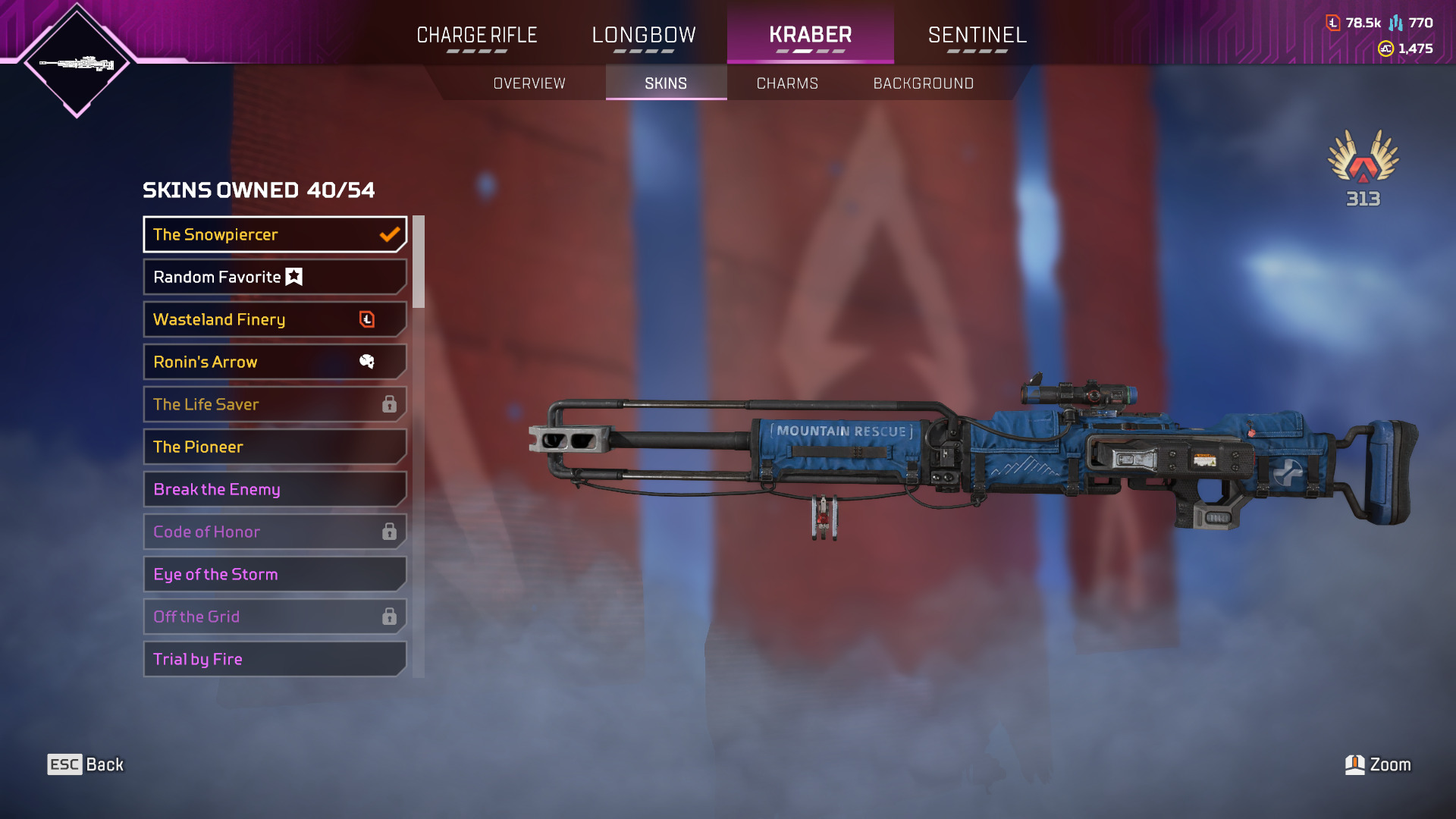Open the Overview sub-tab

(529, 83)
